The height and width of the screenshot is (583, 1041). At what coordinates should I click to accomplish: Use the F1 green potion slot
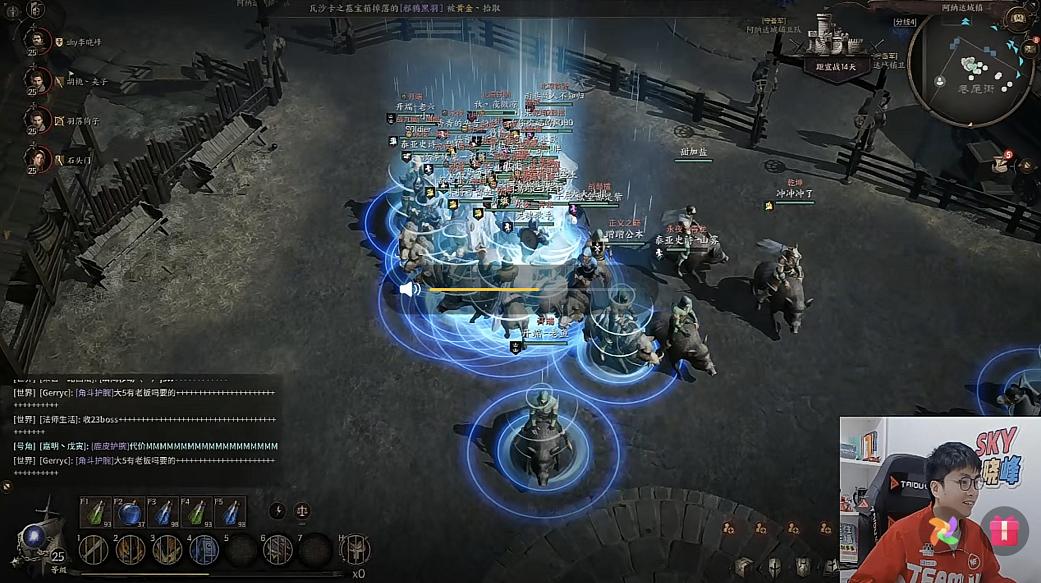point(96,513)
